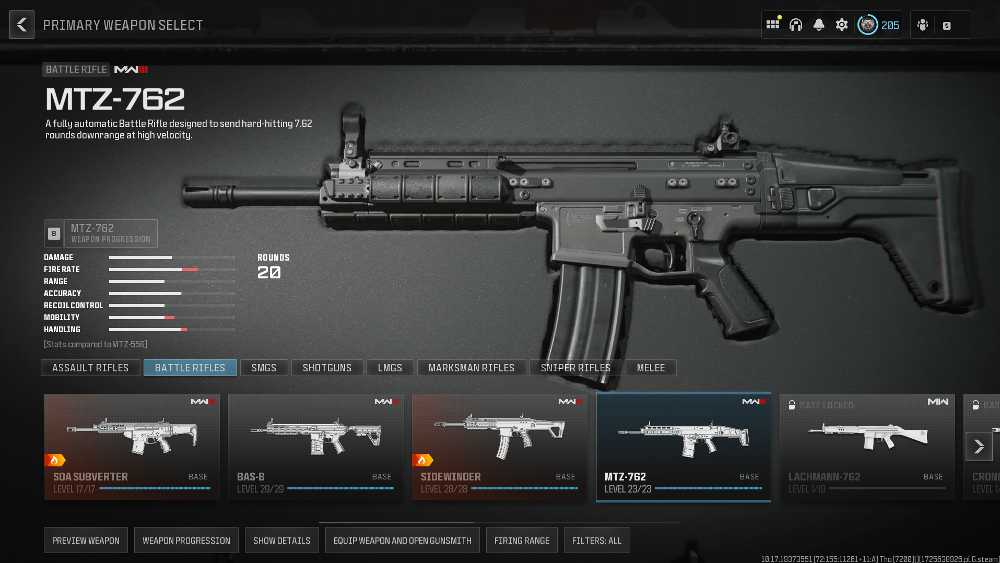The height and width of the screenshot is (563, 1000).
Task: Click the locked Lachmann-762 weapon card
Action: [867, 446]
